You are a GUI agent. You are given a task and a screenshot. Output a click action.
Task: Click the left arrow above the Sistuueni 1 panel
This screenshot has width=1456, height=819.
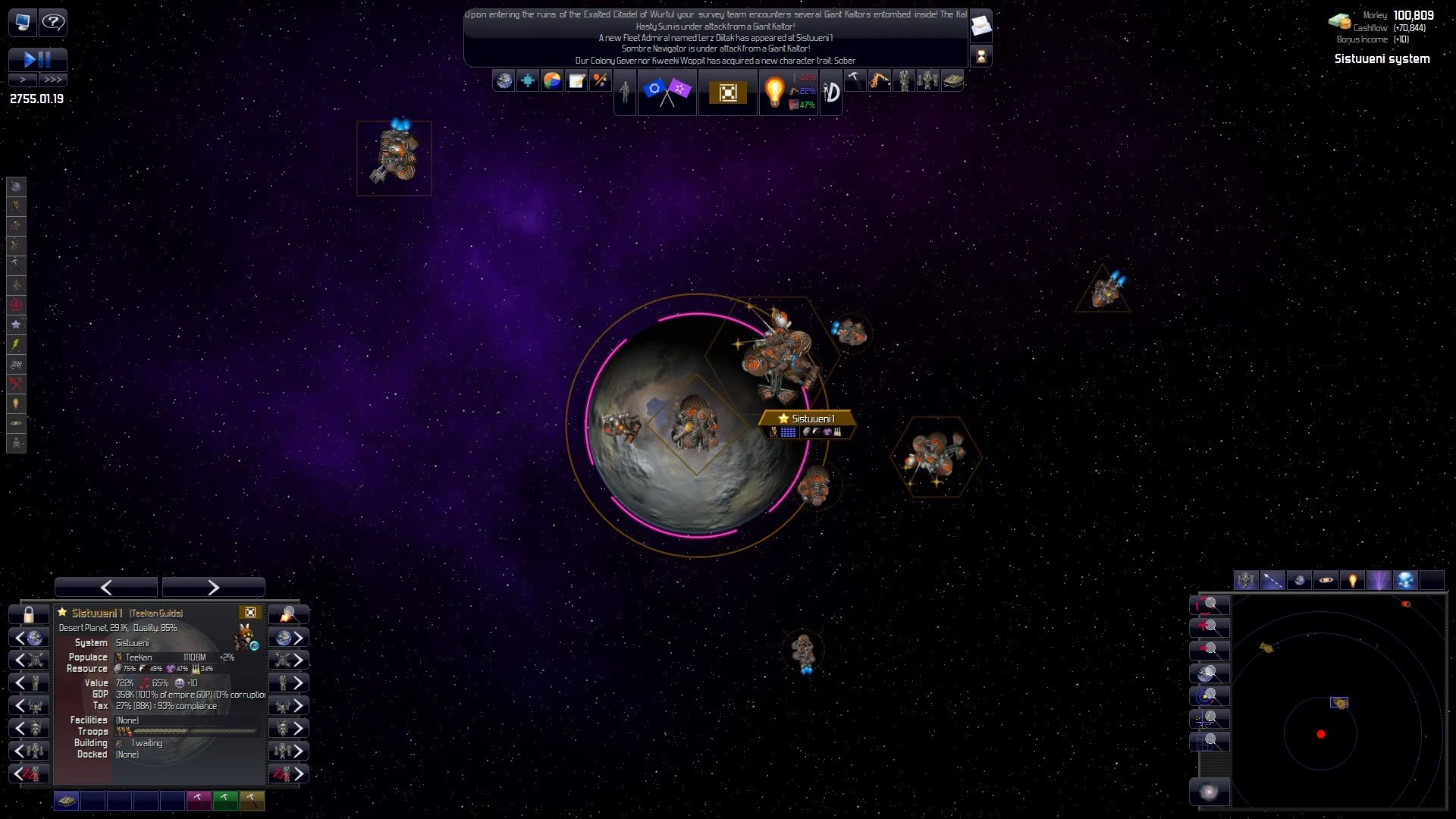106,587
